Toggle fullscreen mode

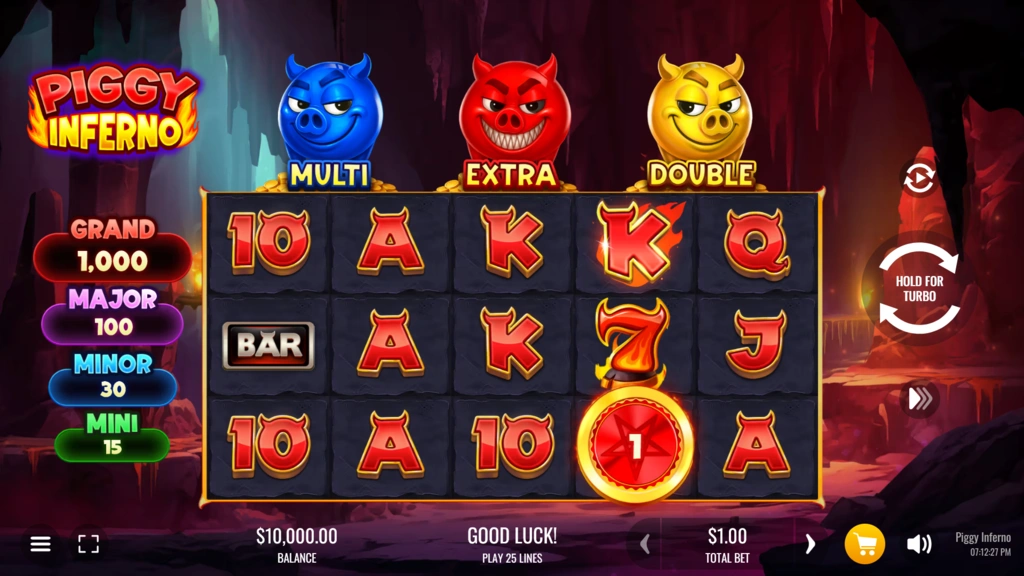pyautogui.click(x=89, y=544)
